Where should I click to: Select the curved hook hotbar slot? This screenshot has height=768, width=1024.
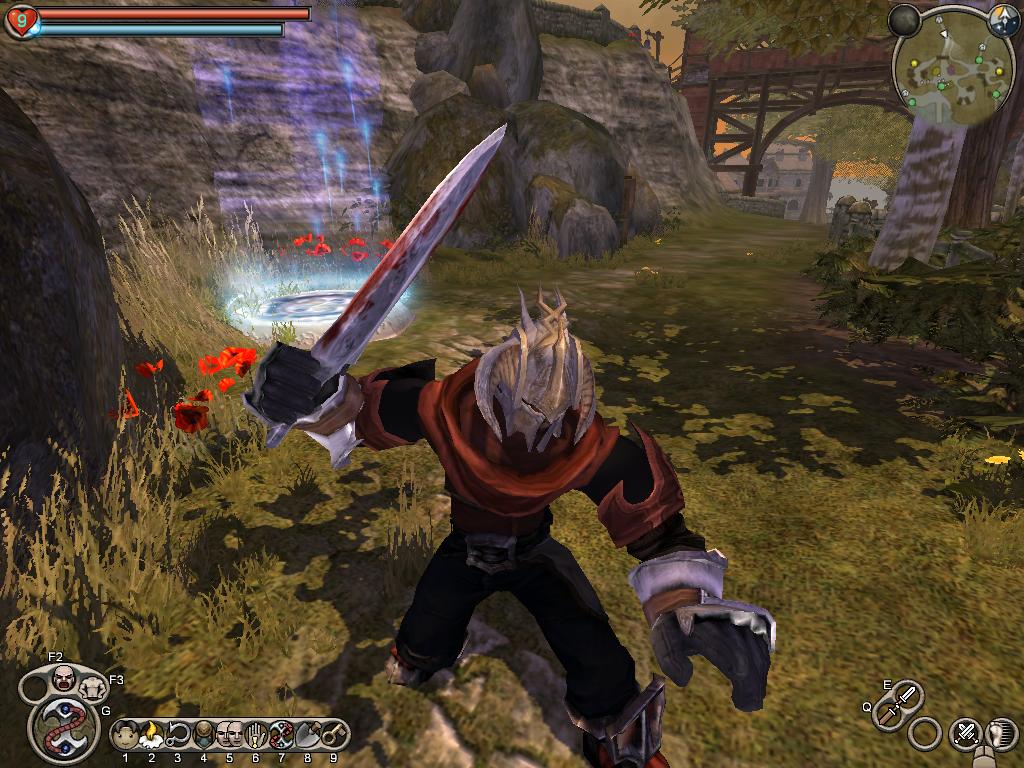click(x=178, y=735)
